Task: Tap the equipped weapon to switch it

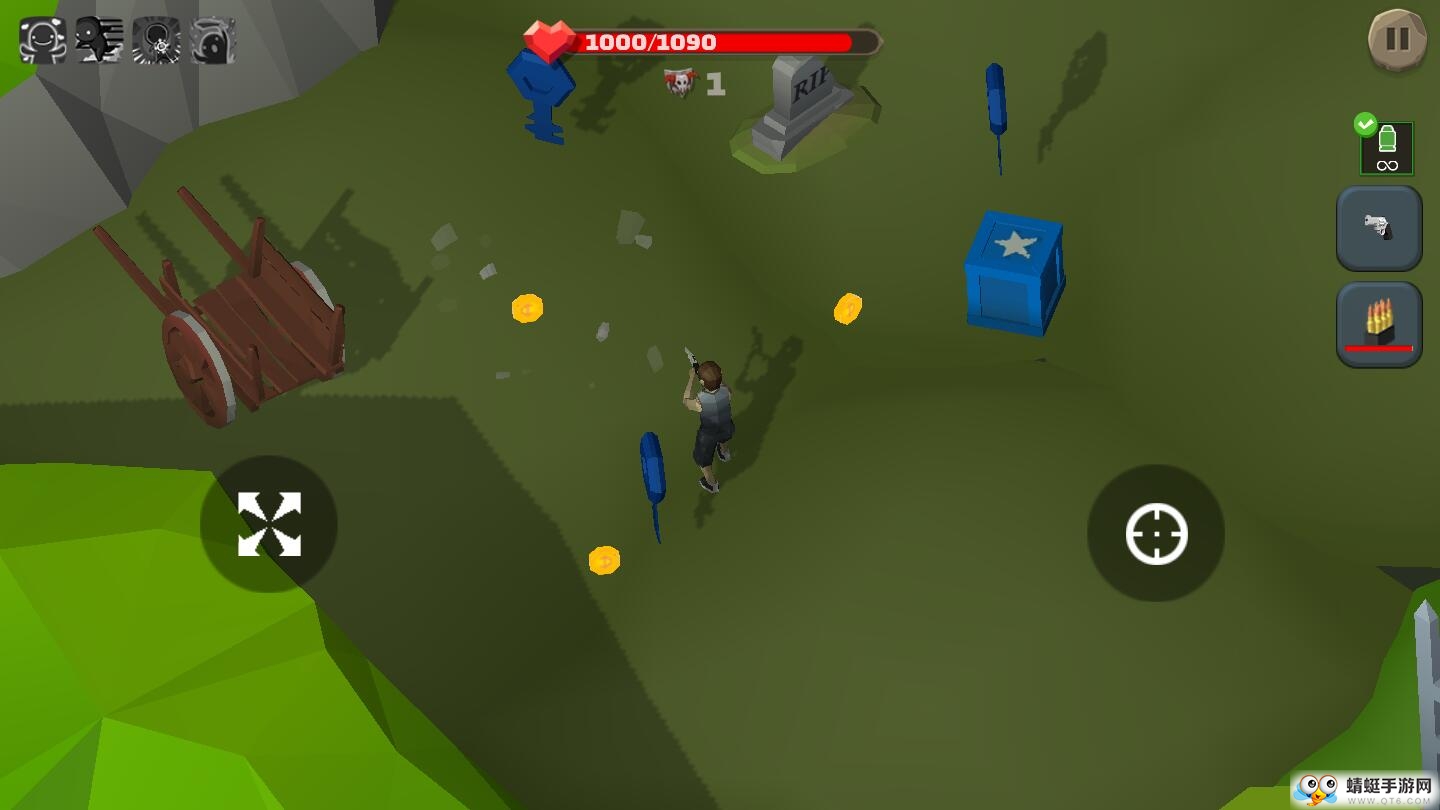Action: click(x=1379, y=228)
